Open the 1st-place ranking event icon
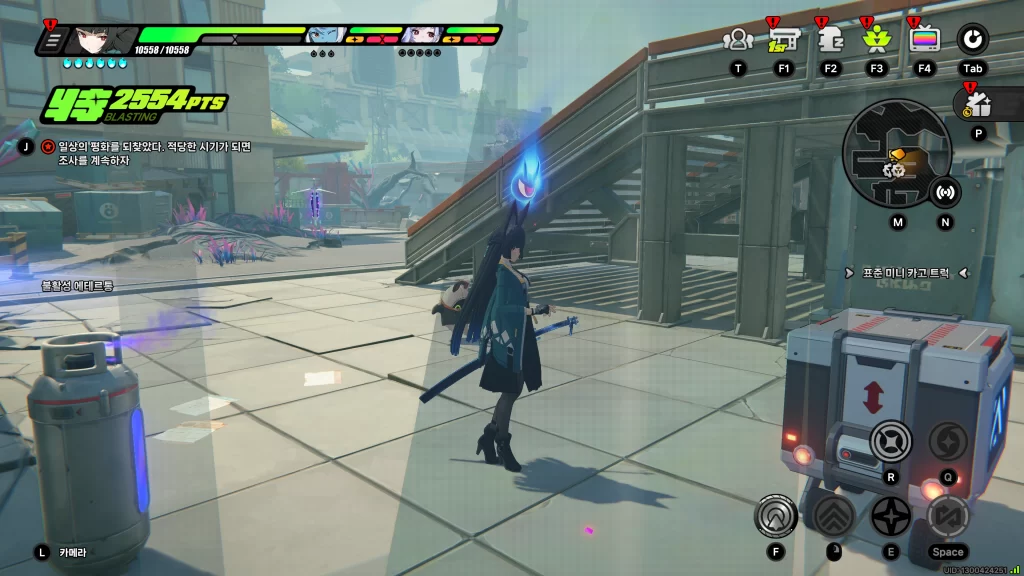The image size is (1024, 576). coord(783,40)
